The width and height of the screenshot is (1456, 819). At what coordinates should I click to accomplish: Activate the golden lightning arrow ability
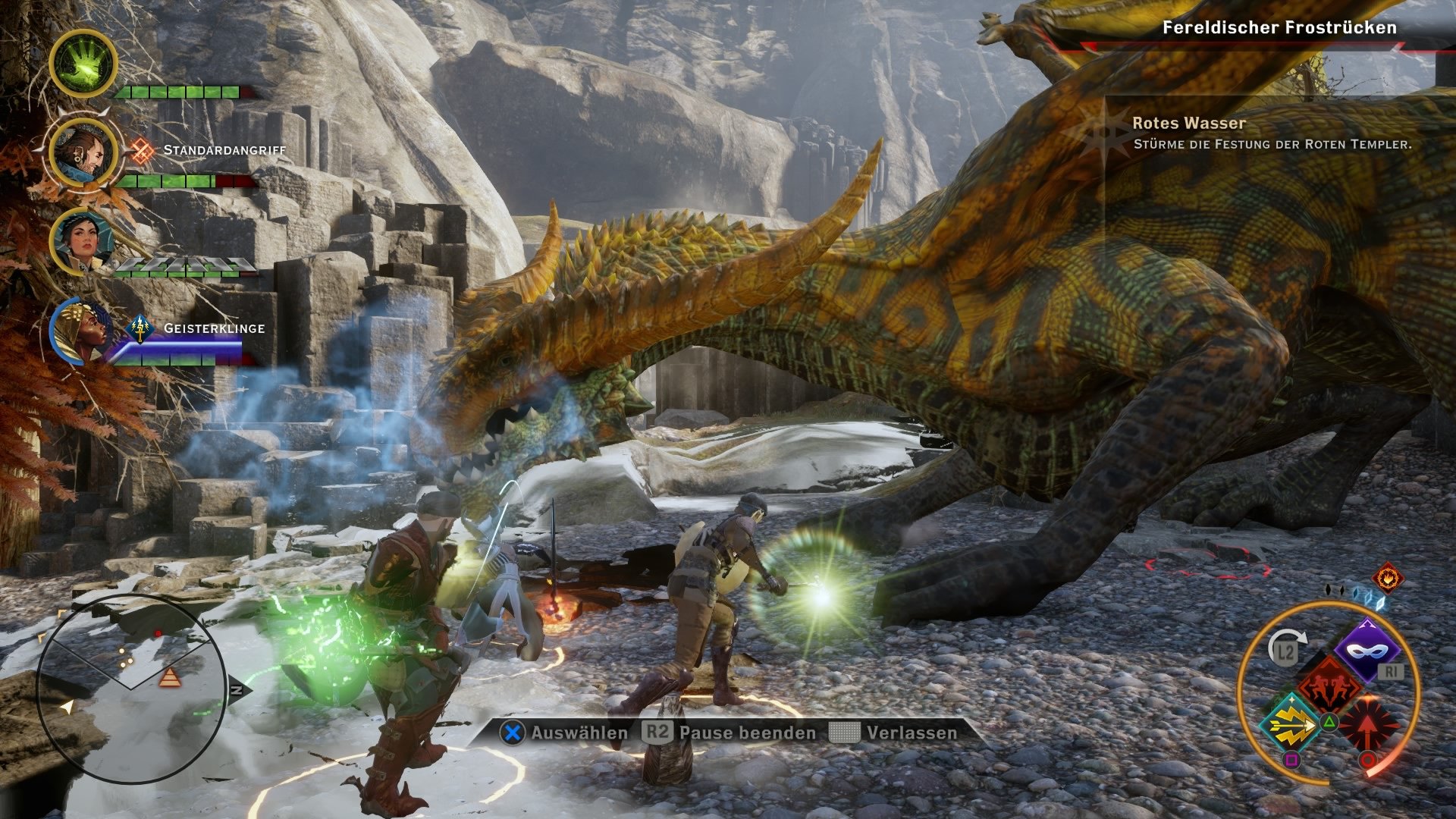tap(1291, 724)
